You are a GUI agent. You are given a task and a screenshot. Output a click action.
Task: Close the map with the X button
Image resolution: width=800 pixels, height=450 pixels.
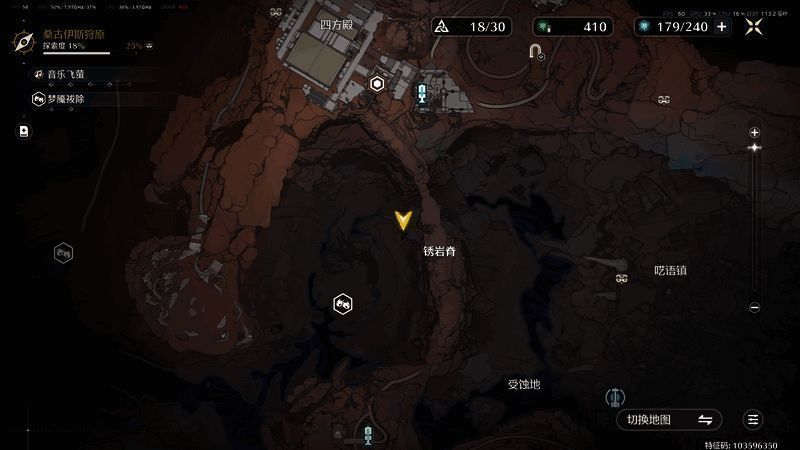755,27
